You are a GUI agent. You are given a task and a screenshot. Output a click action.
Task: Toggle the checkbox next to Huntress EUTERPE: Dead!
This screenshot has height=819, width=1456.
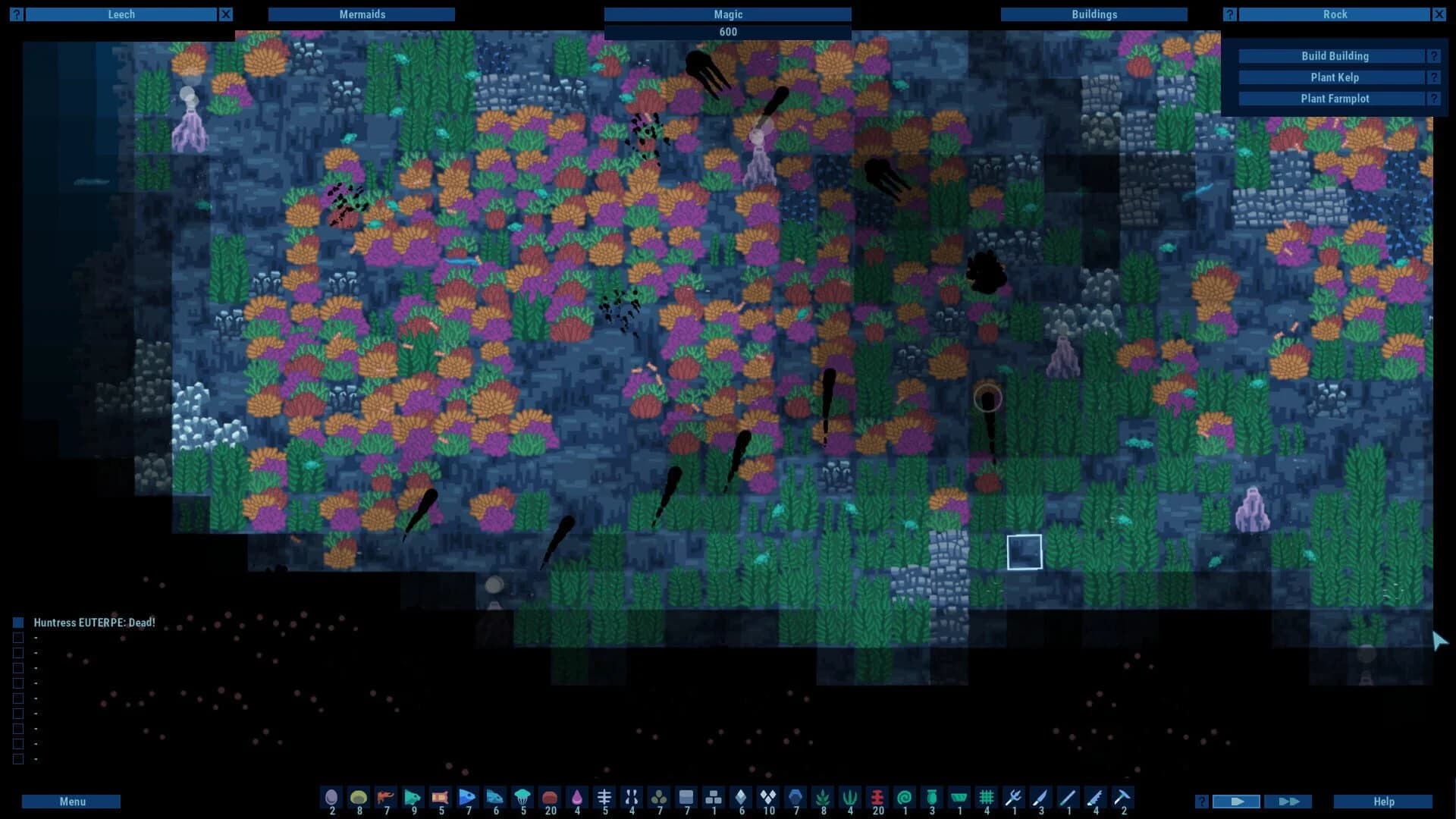17,622
